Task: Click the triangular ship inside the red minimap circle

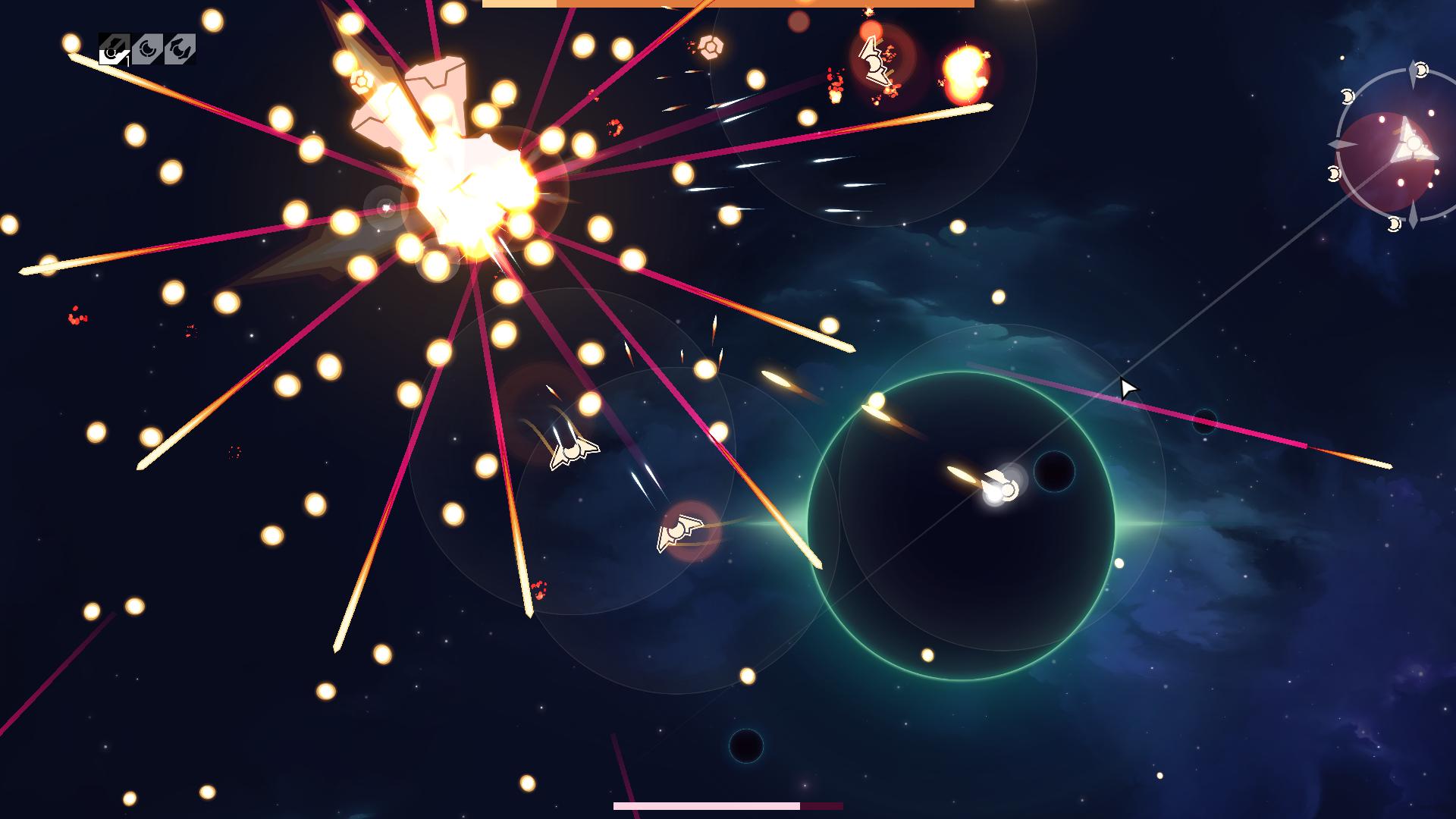Action: 1413,144
